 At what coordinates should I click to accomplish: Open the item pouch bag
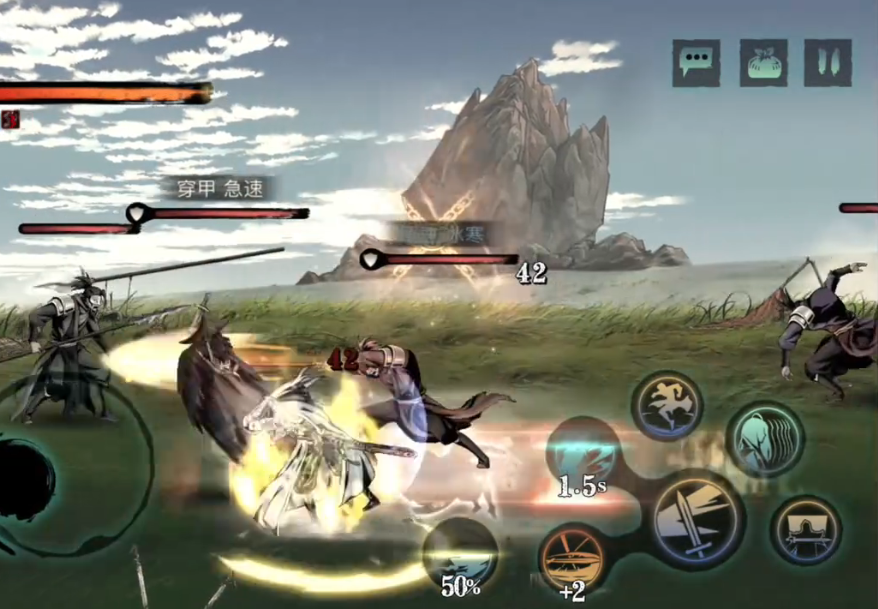click(x=763, y=63)
